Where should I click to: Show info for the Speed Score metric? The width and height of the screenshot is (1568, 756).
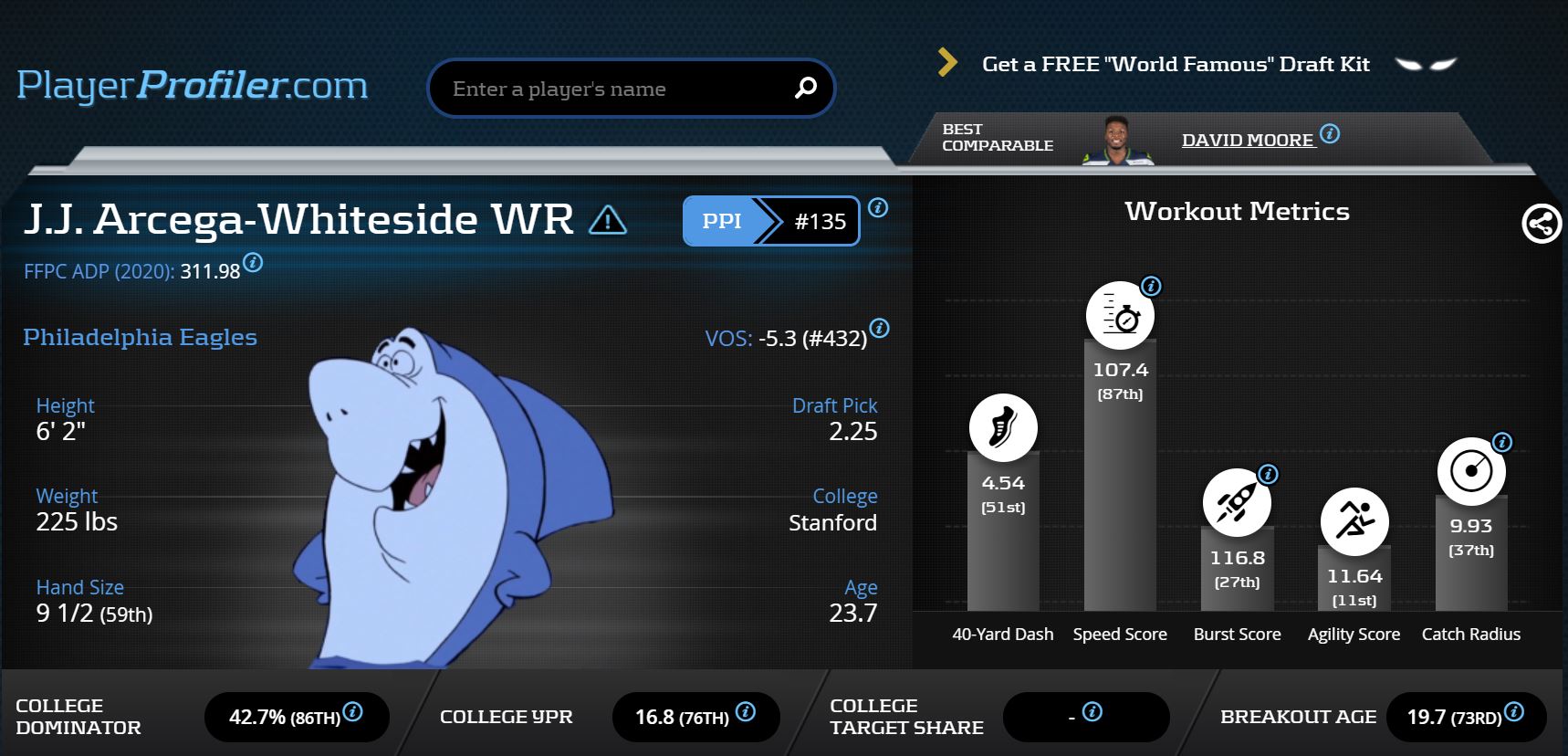(x=1152, y=286)
